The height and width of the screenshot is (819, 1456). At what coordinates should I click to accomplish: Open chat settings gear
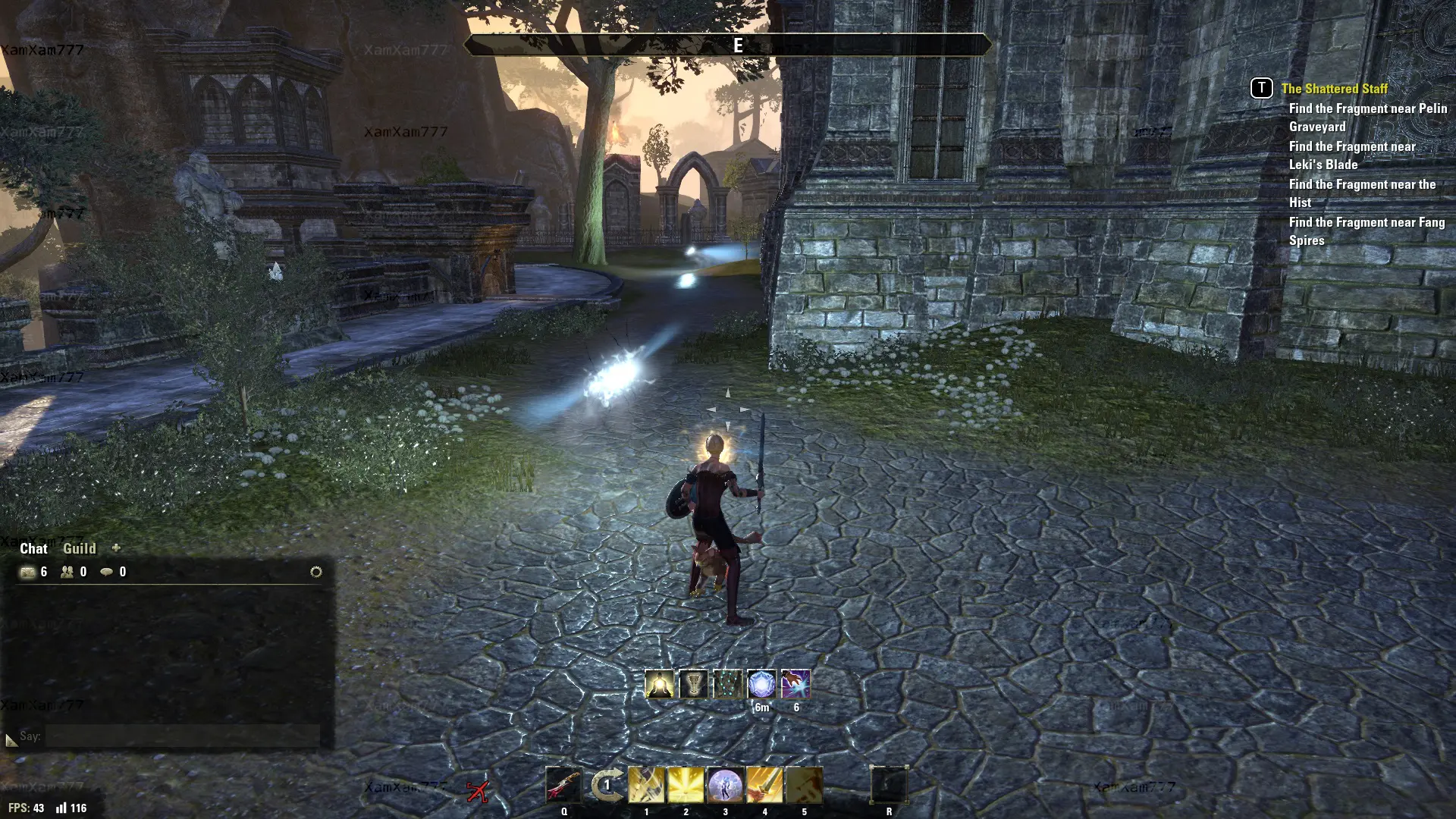pyautogui.click(x=316, y=572)
